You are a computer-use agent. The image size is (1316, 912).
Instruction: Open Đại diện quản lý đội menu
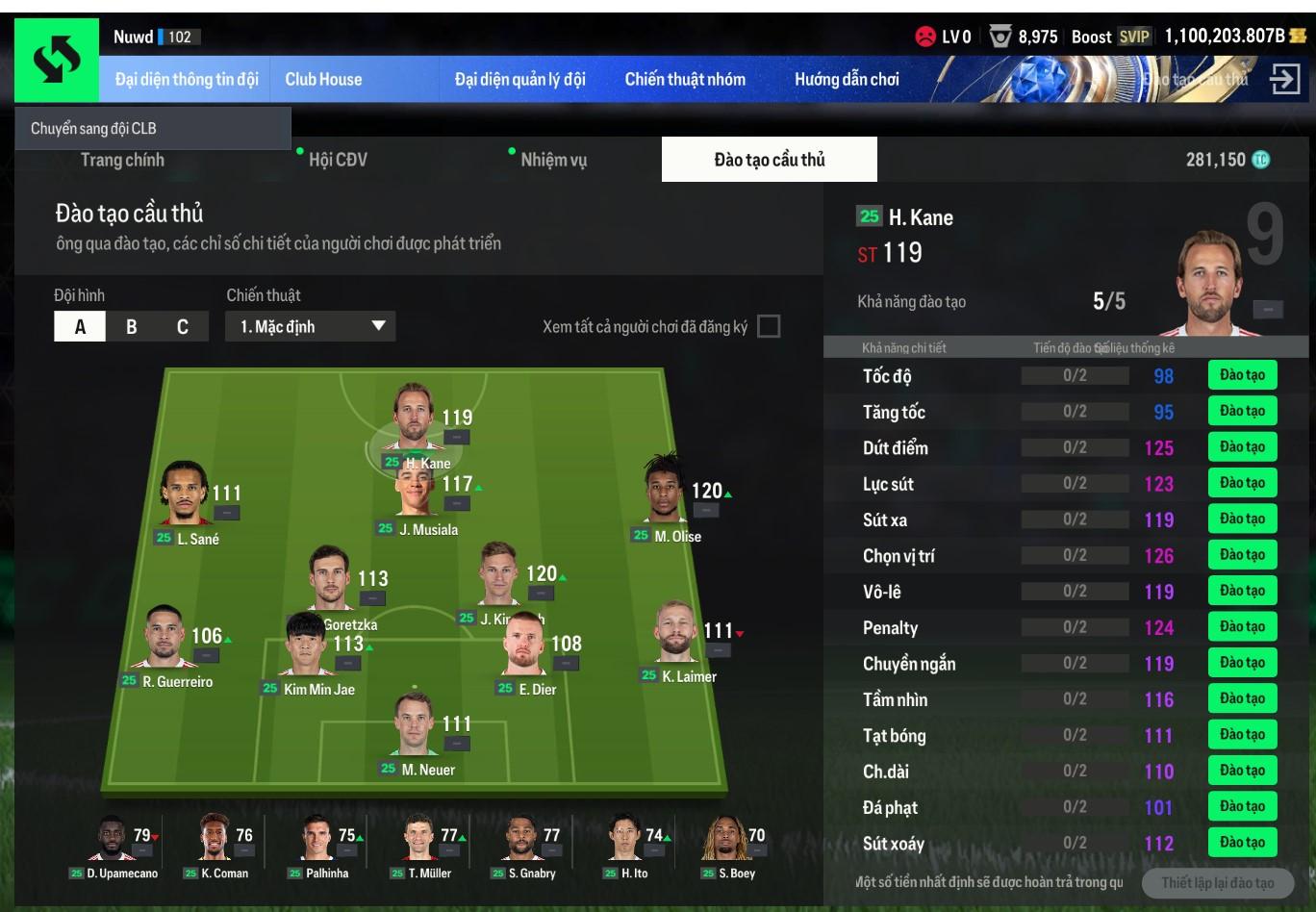(x=519, y=80)
